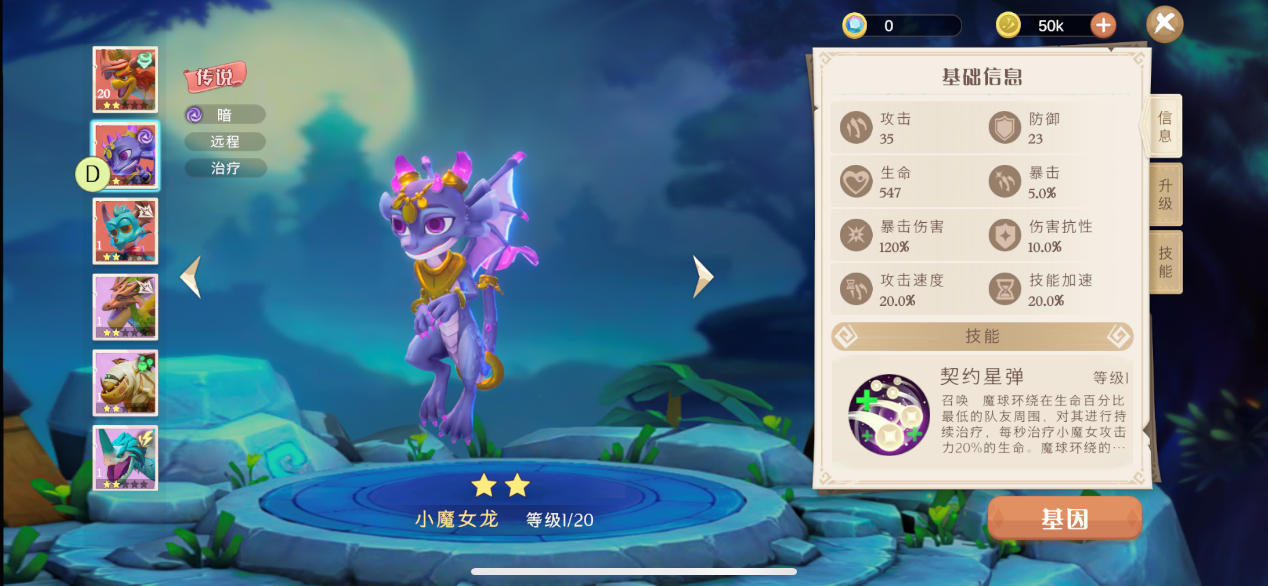The height and width of the screenshot is (586, 1268).
Task: Tap the 契约星弹 skill icon
Action: (889, 414)
